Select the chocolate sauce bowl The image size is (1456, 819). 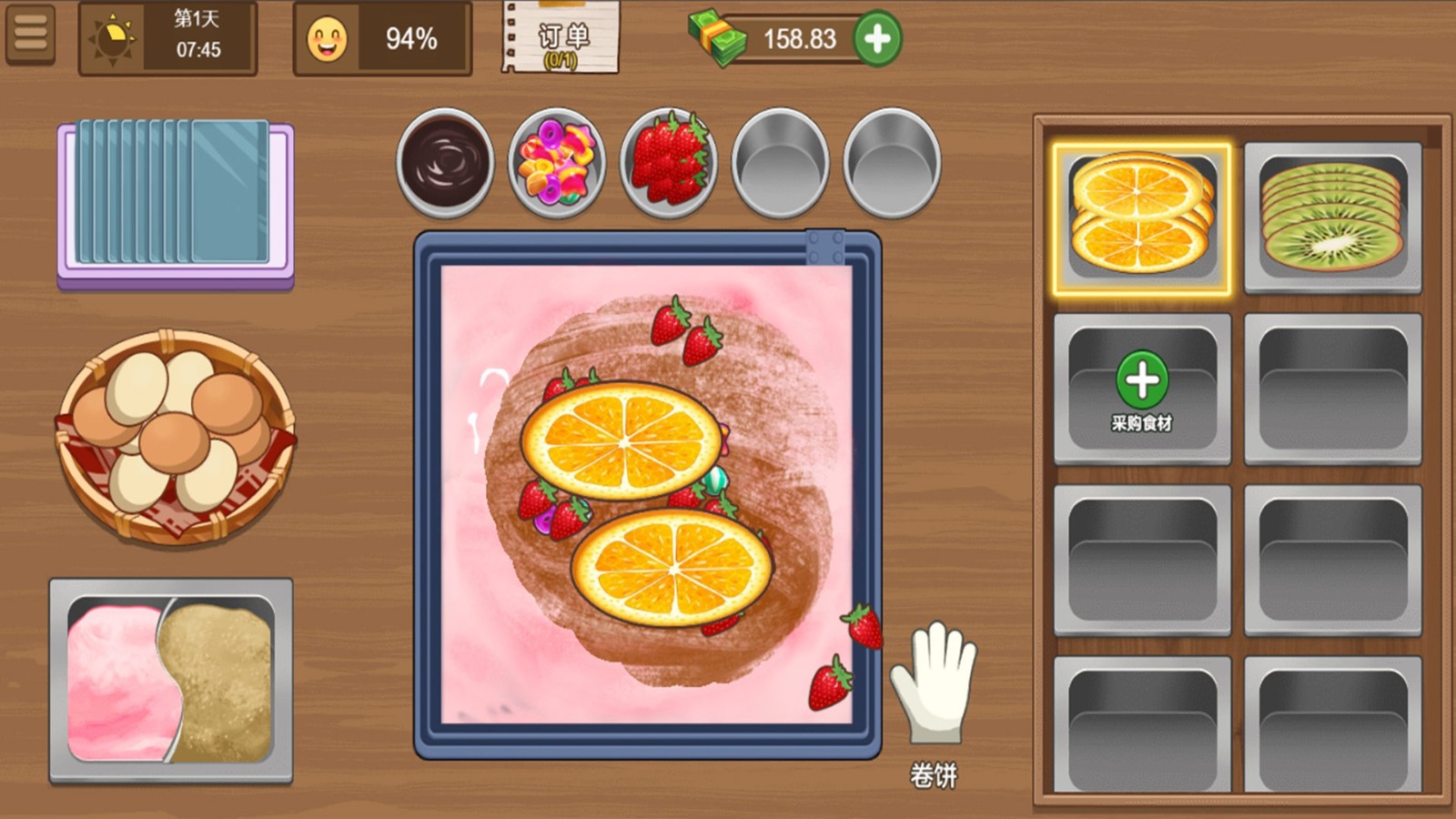pos(445,163)
